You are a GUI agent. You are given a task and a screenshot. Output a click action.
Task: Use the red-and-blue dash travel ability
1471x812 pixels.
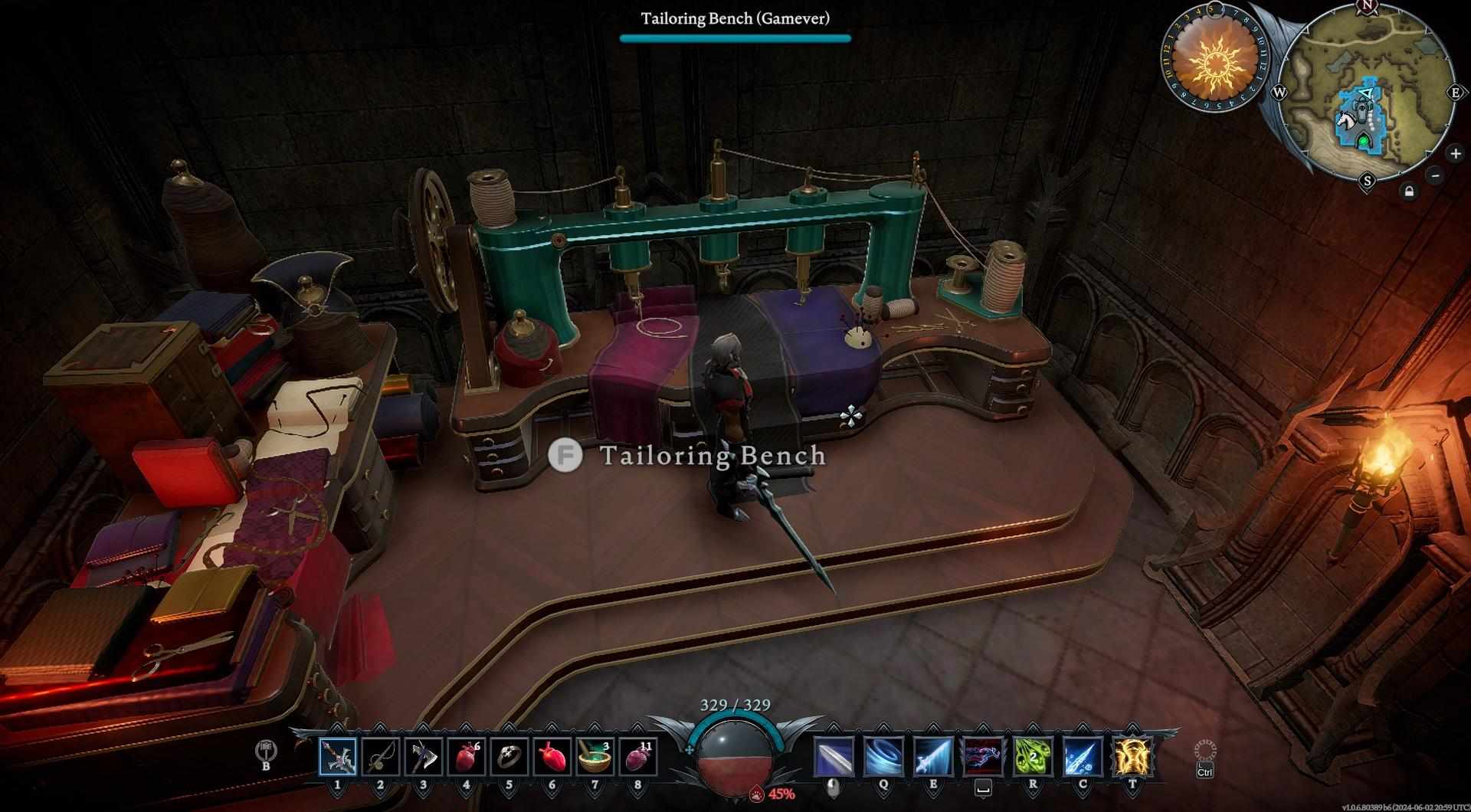(984, 756)
